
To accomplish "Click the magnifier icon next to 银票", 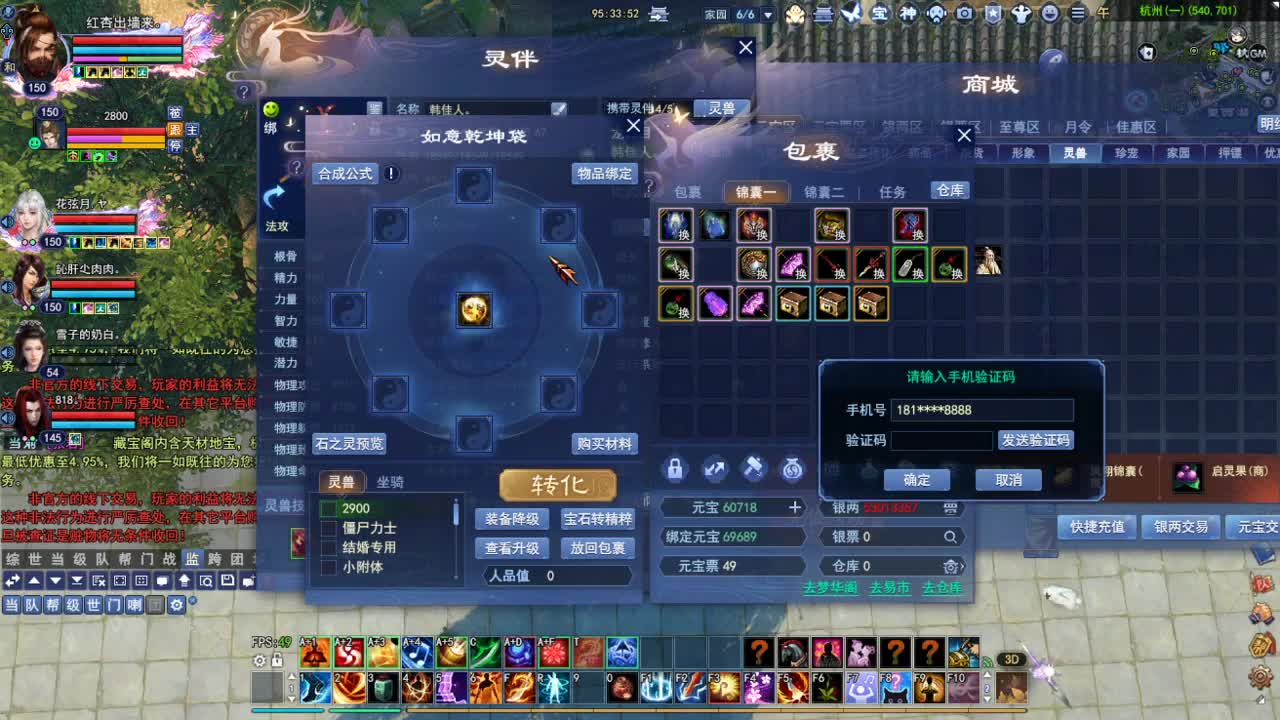I will pos(951,537).
